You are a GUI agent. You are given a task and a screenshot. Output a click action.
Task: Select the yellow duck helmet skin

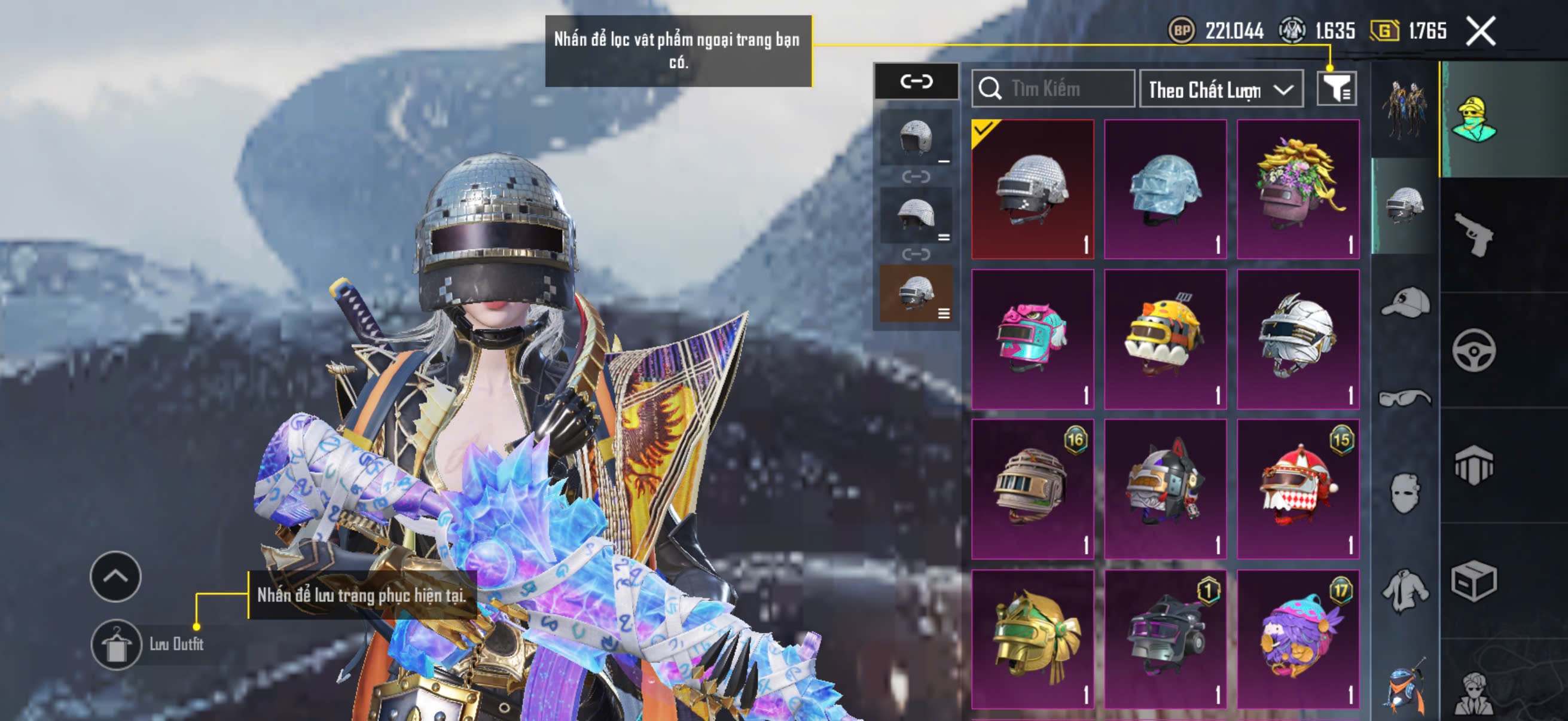(x=1165, y=339)
